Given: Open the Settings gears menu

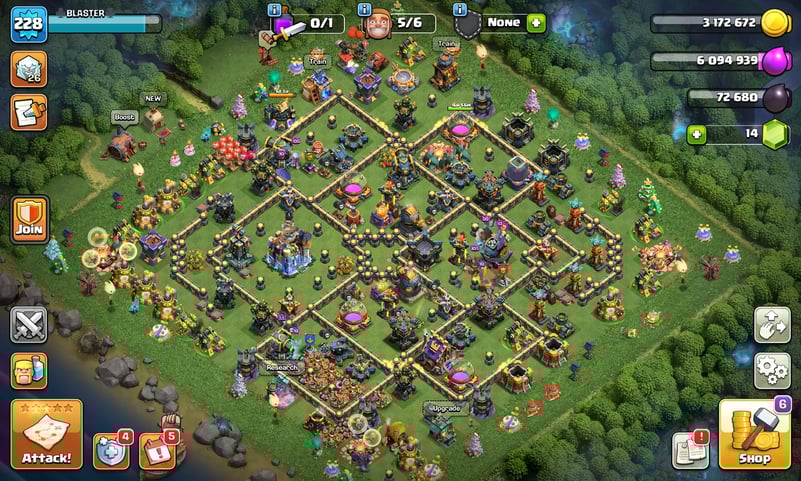Looking at the screenshot, I should pyautogui.click(x=772, y=370).
